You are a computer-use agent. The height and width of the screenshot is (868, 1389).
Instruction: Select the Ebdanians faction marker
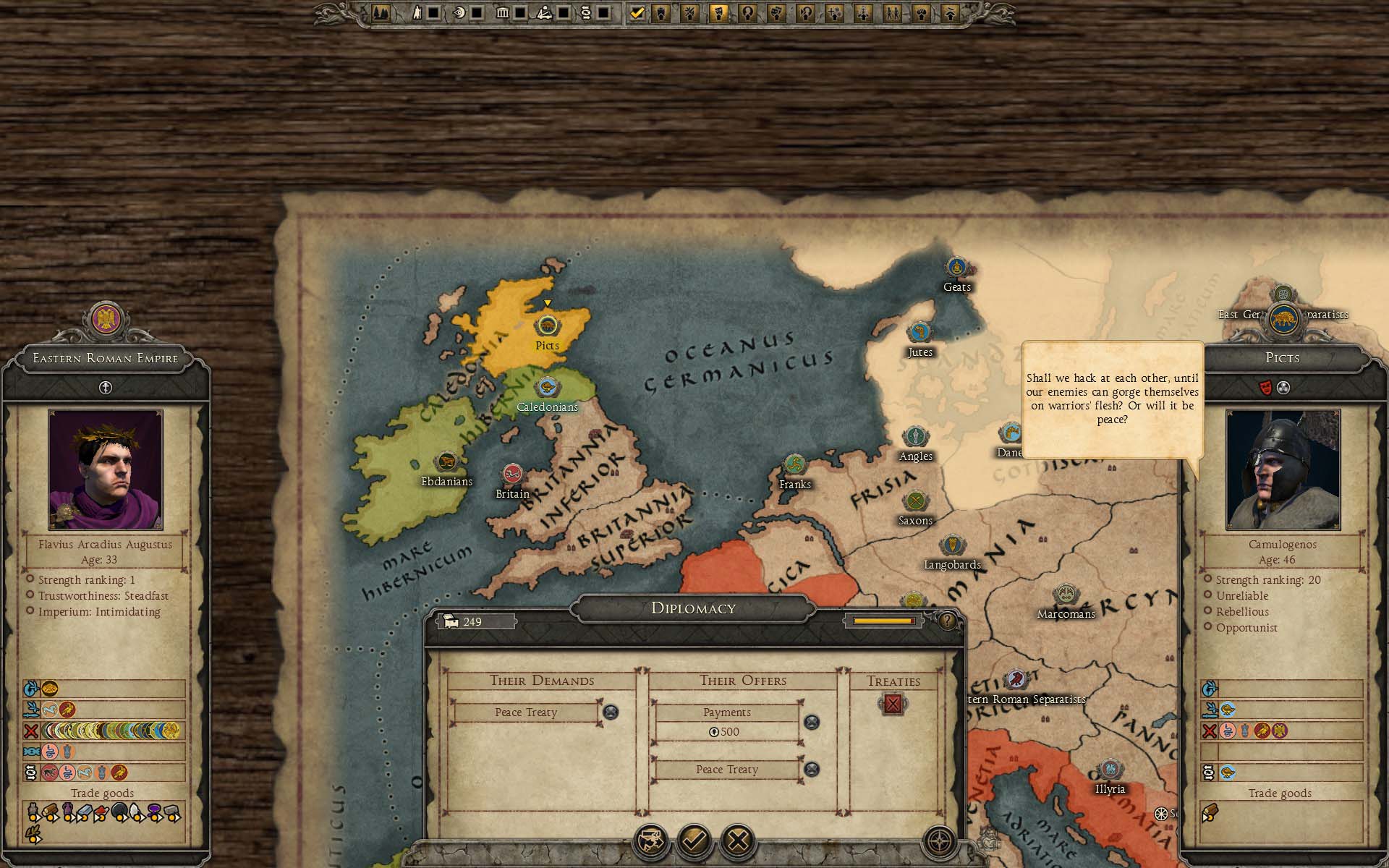pyautogui.click(x=446, y=461)
